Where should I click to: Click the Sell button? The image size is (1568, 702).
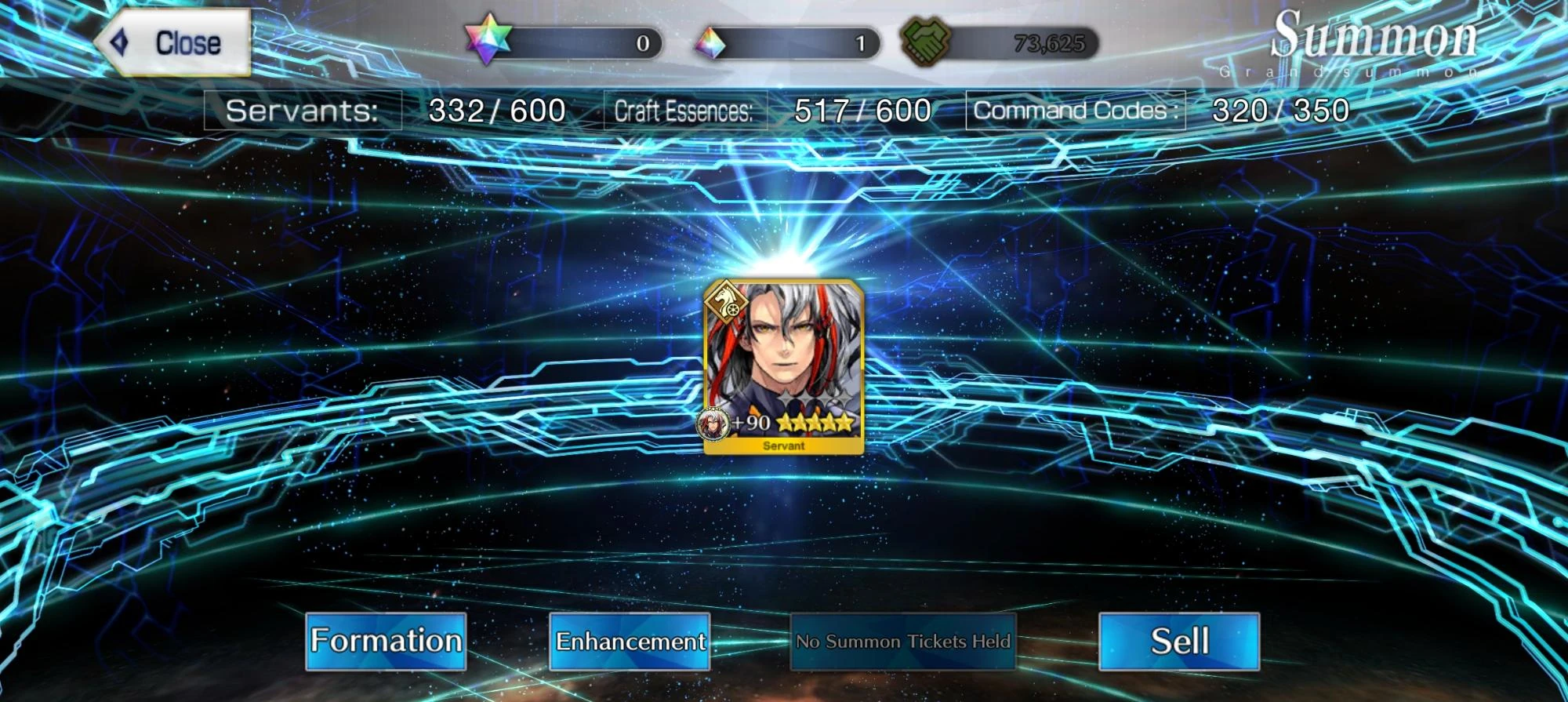[x=1180, y=641]
